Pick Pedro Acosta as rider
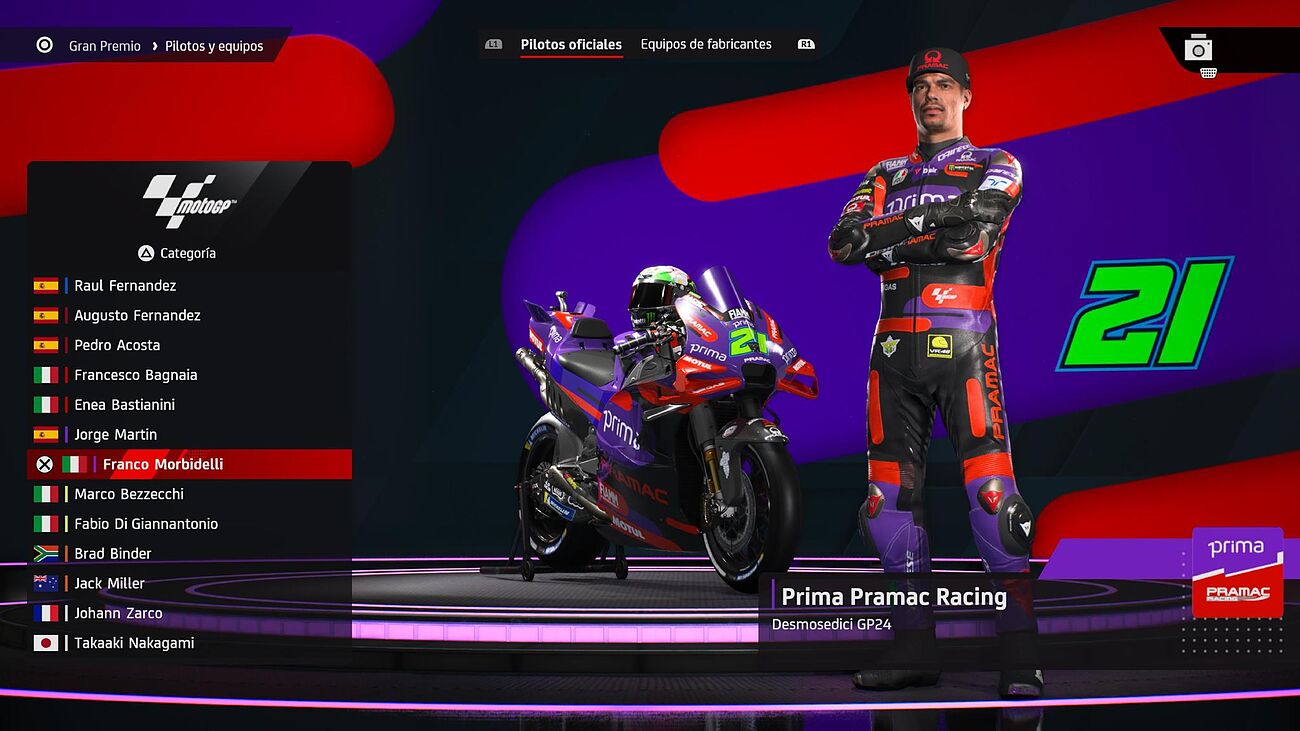Viewport: 1300px width, 731px height. click(117, 346)
